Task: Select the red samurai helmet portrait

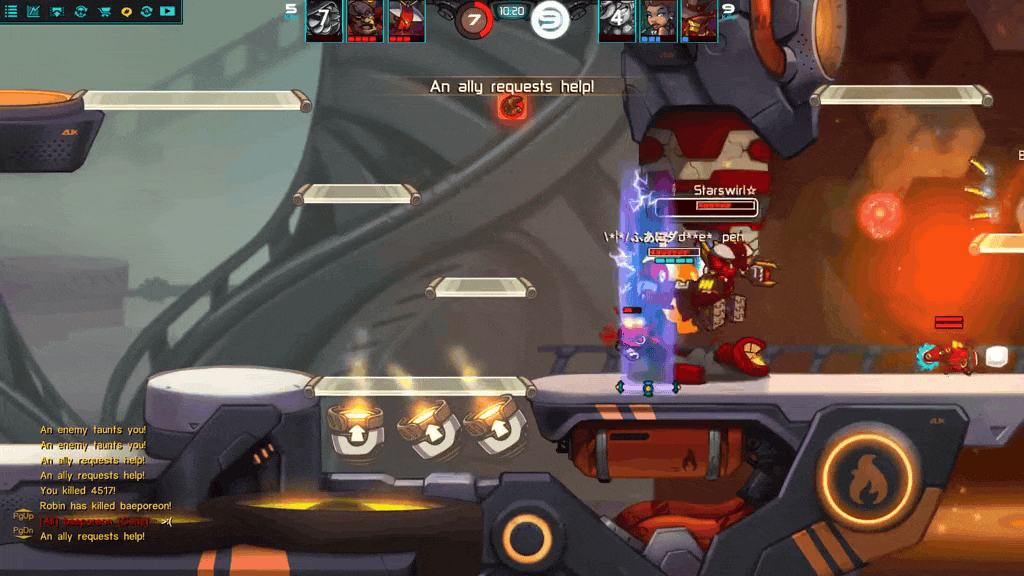Action: 406,19
